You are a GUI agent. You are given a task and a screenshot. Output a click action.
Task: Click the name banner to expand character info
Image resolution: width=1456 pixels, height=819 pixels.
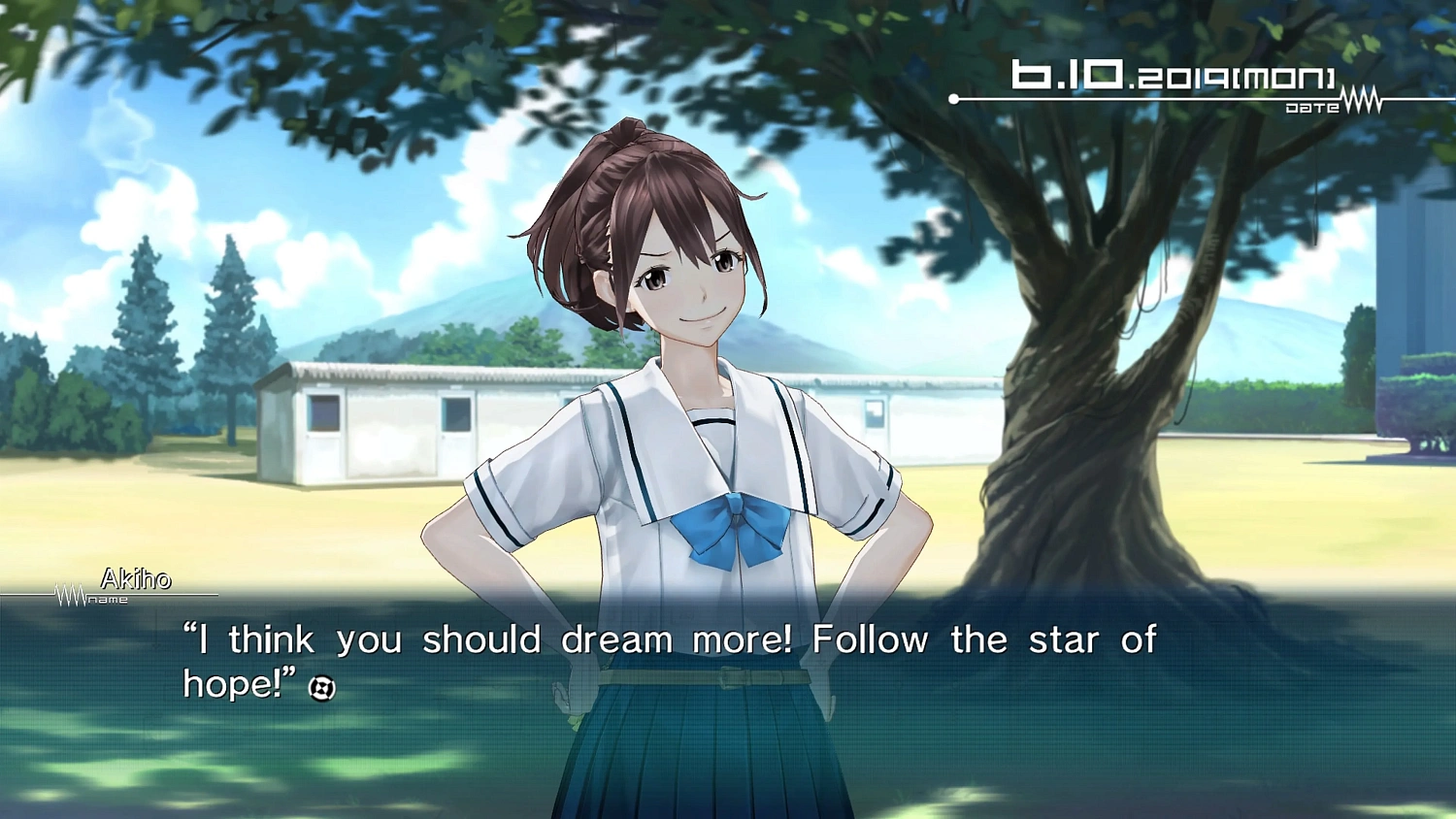[x=134, y=581]
